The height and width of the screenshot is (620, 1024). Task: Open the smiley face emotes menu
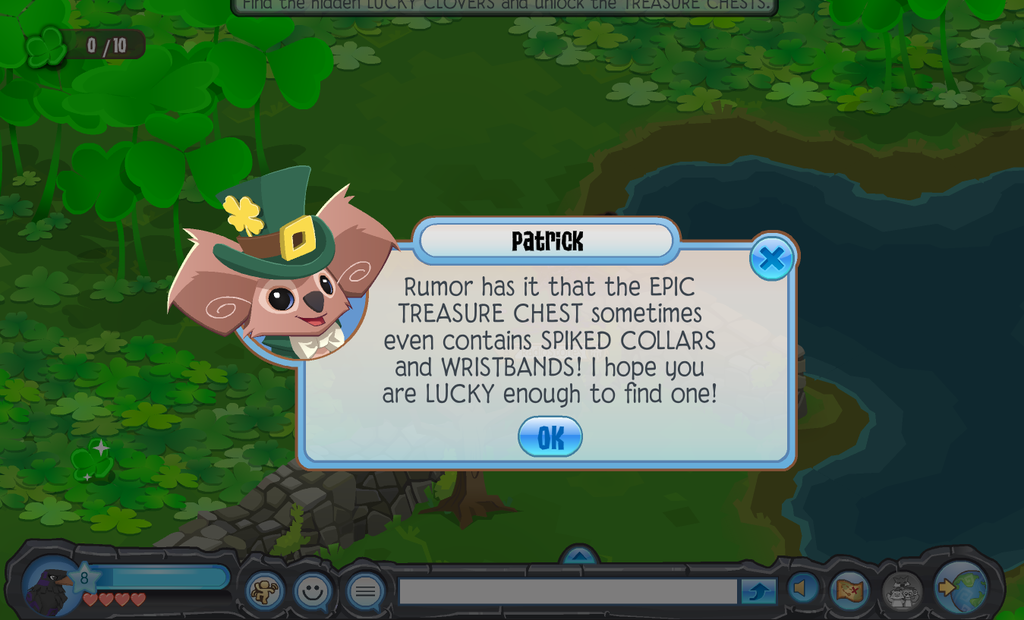point(313,591)
